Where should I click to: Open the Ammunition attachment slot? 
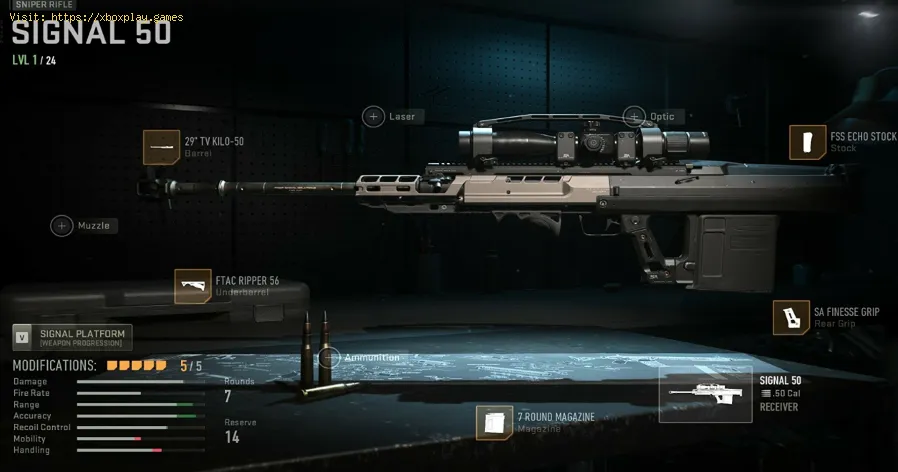[x=330, y=357]
